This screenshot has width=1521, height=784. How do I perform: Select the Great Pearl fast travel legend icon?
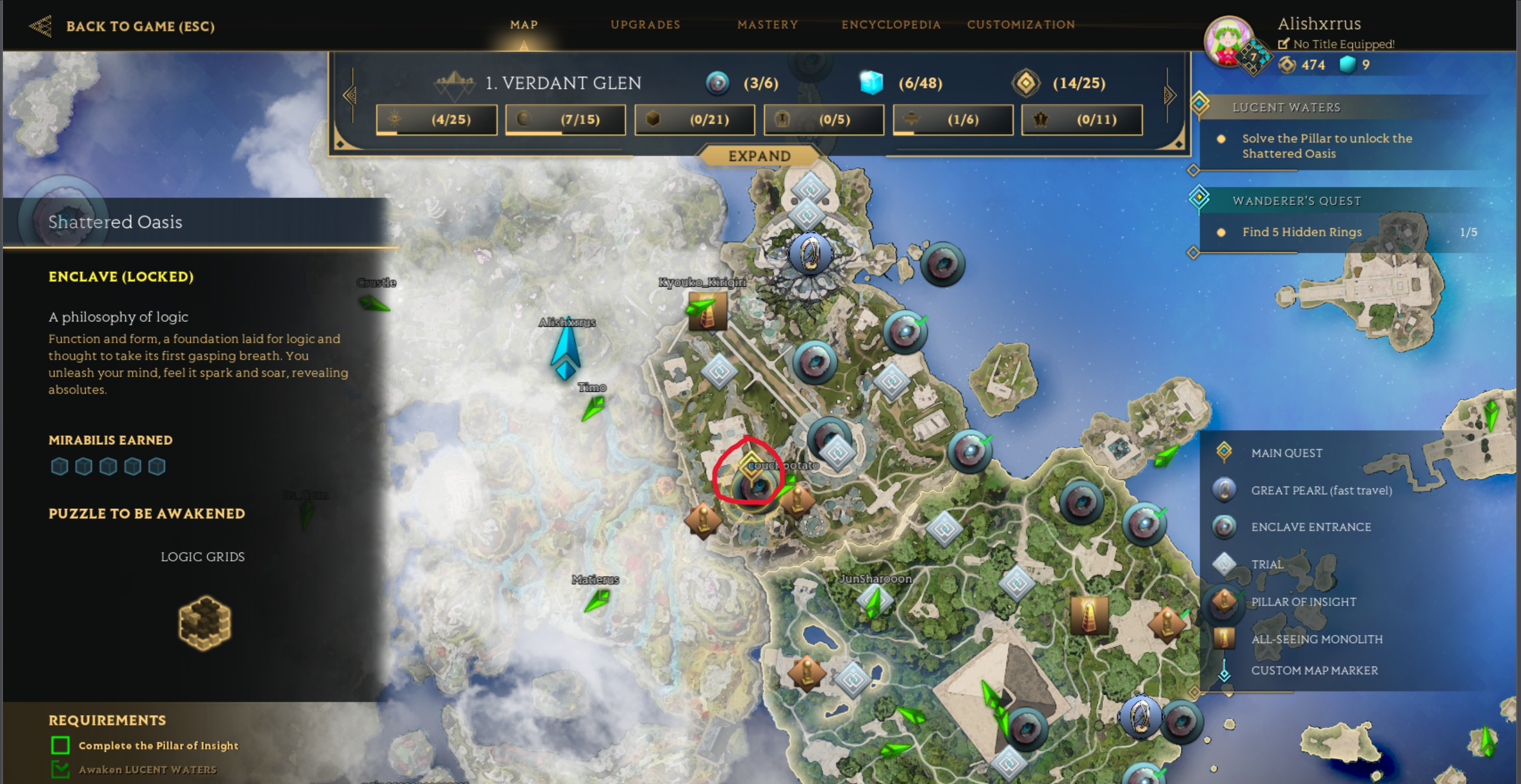coord(1225,490)
